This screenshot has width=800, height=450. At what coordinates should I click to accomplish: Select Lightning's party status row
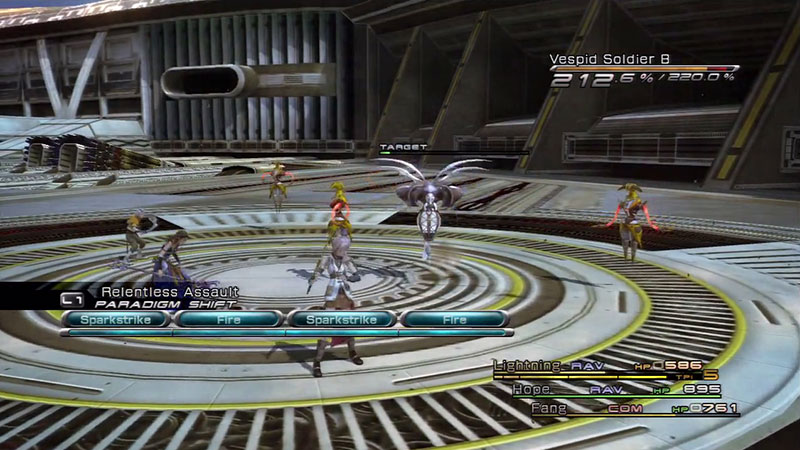click(x=600, y=367)
